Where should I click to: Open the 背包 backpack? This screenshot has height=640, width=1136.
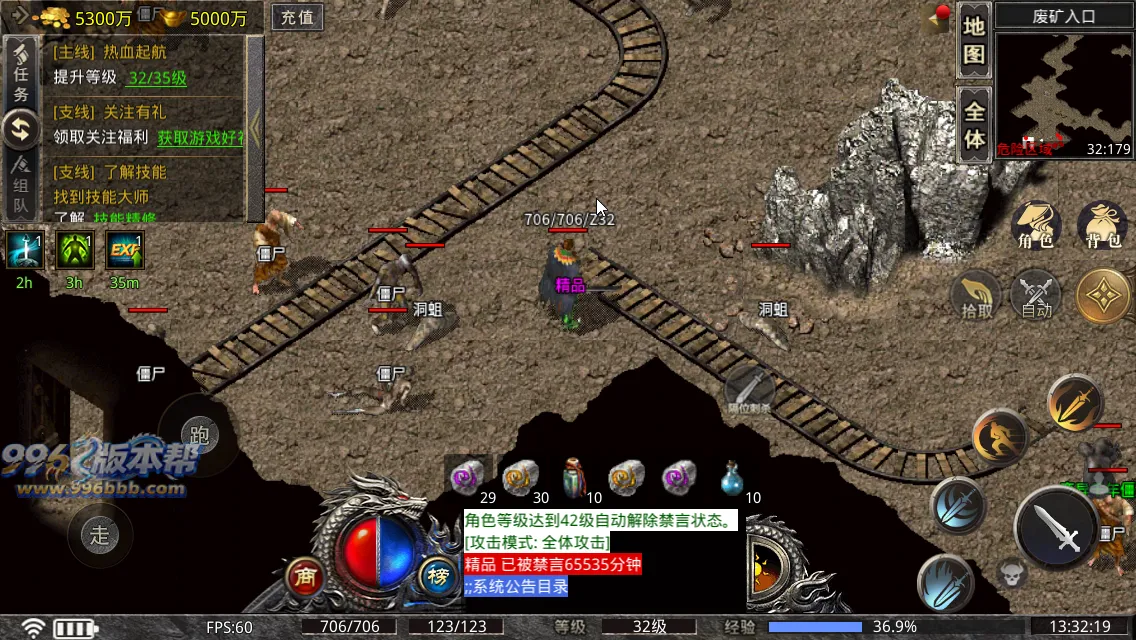[x=1103, y=226]
